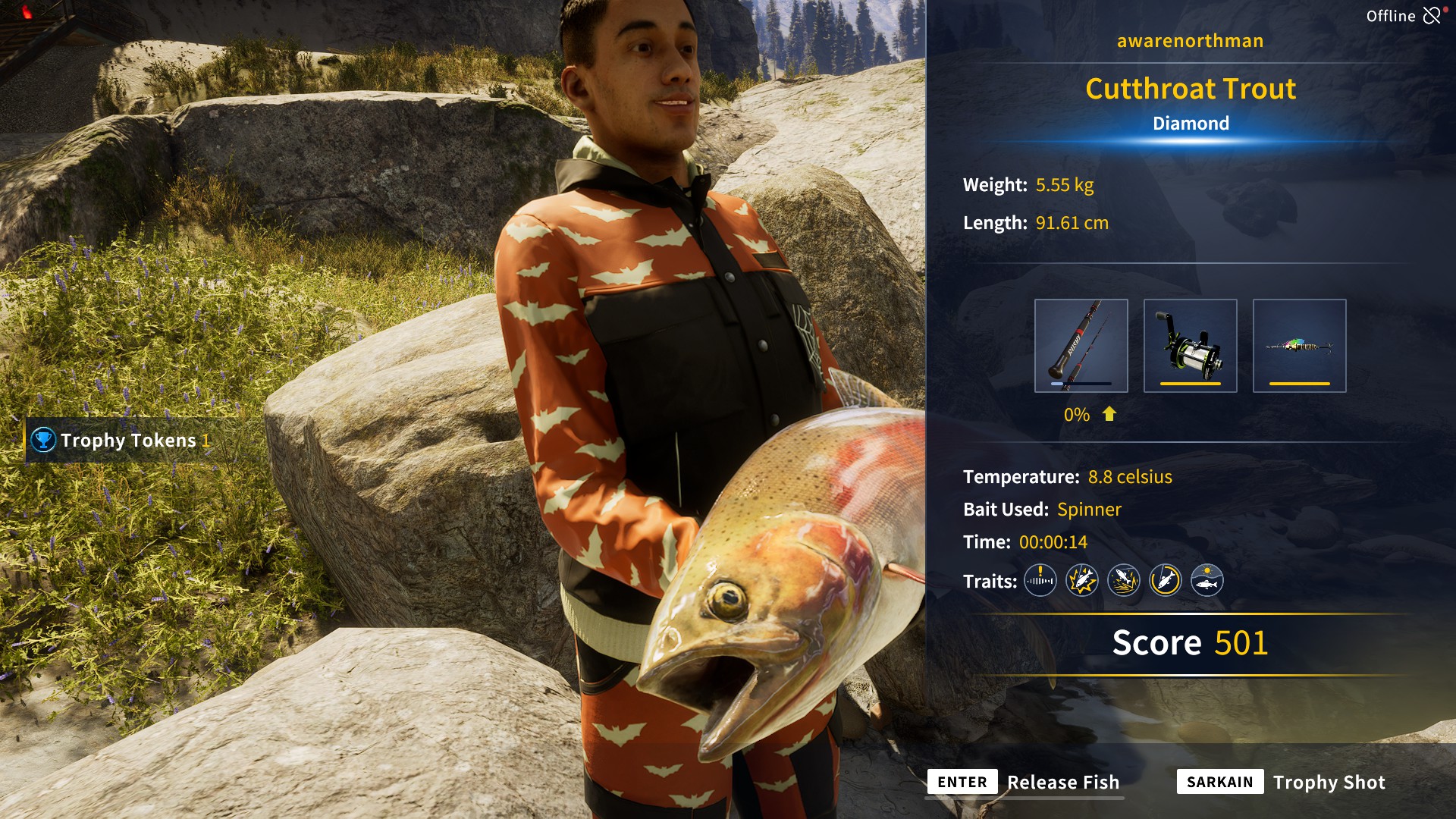
Task: Click the Score 501 display
Action: point(1189,643)
